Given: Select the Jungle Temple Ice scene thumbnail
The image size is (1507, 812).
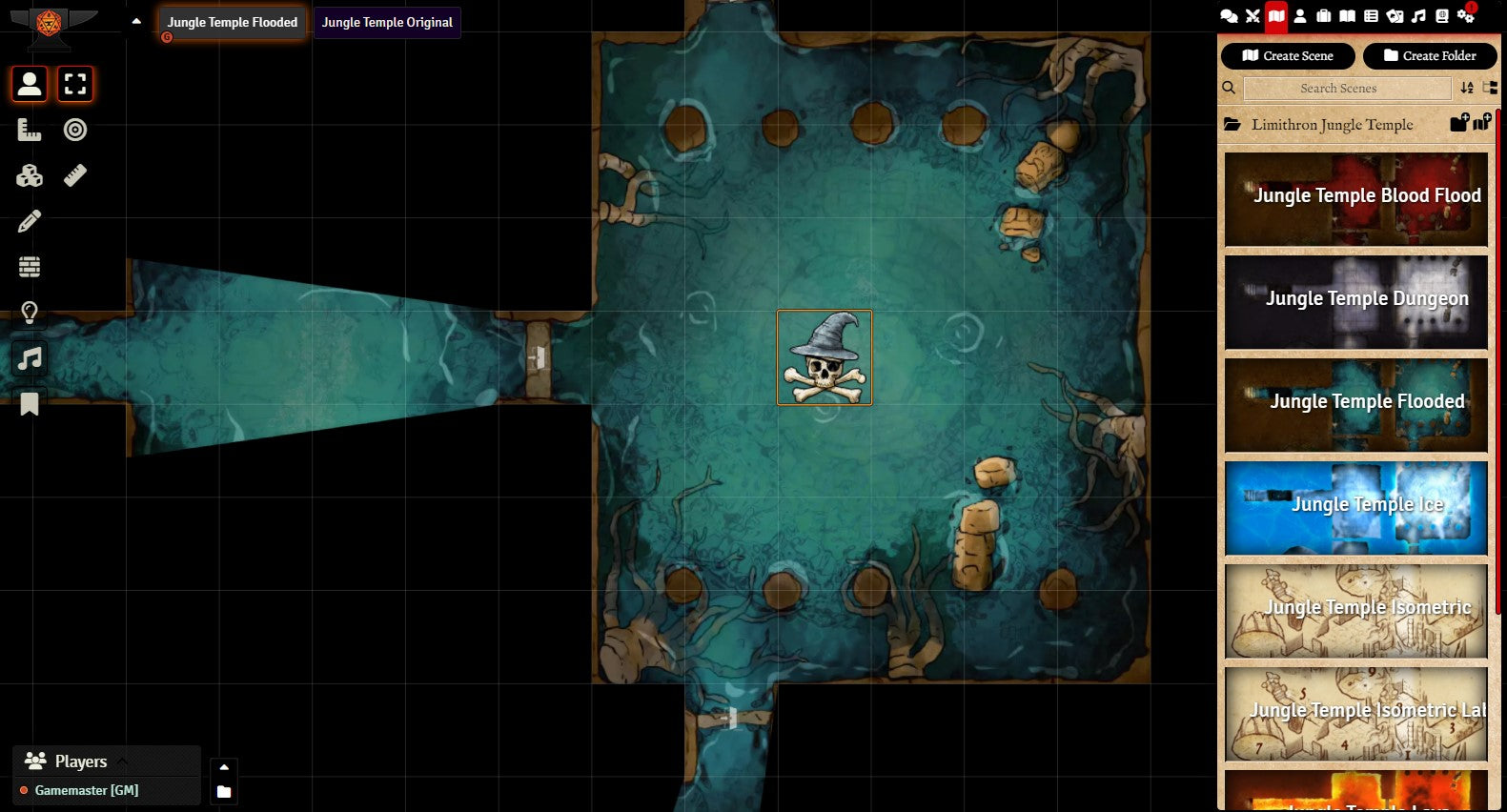Looking at the screenshot, I should (x=1355, y=507).
